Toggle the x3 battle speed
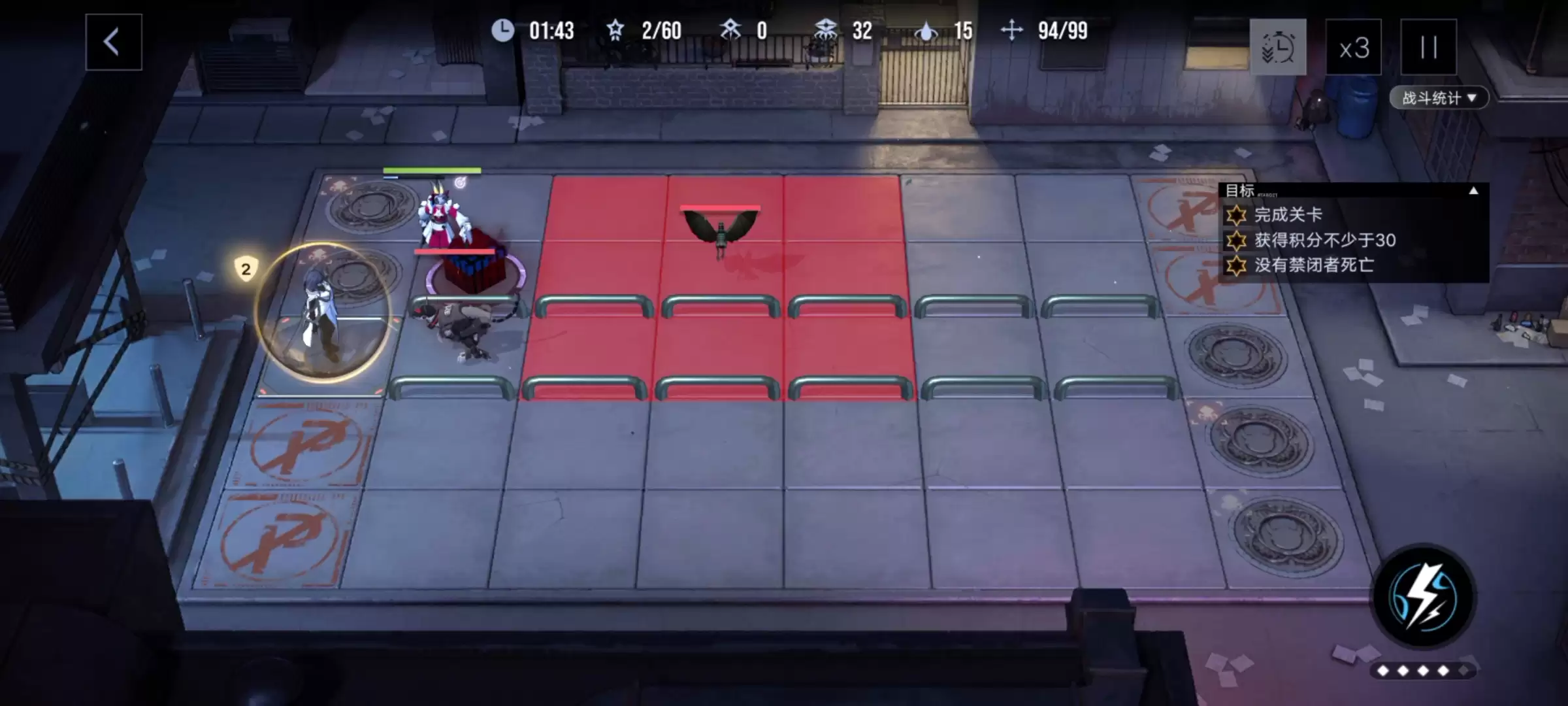1568x706 pixels. pyautogui.click(x=1354, y=47)
